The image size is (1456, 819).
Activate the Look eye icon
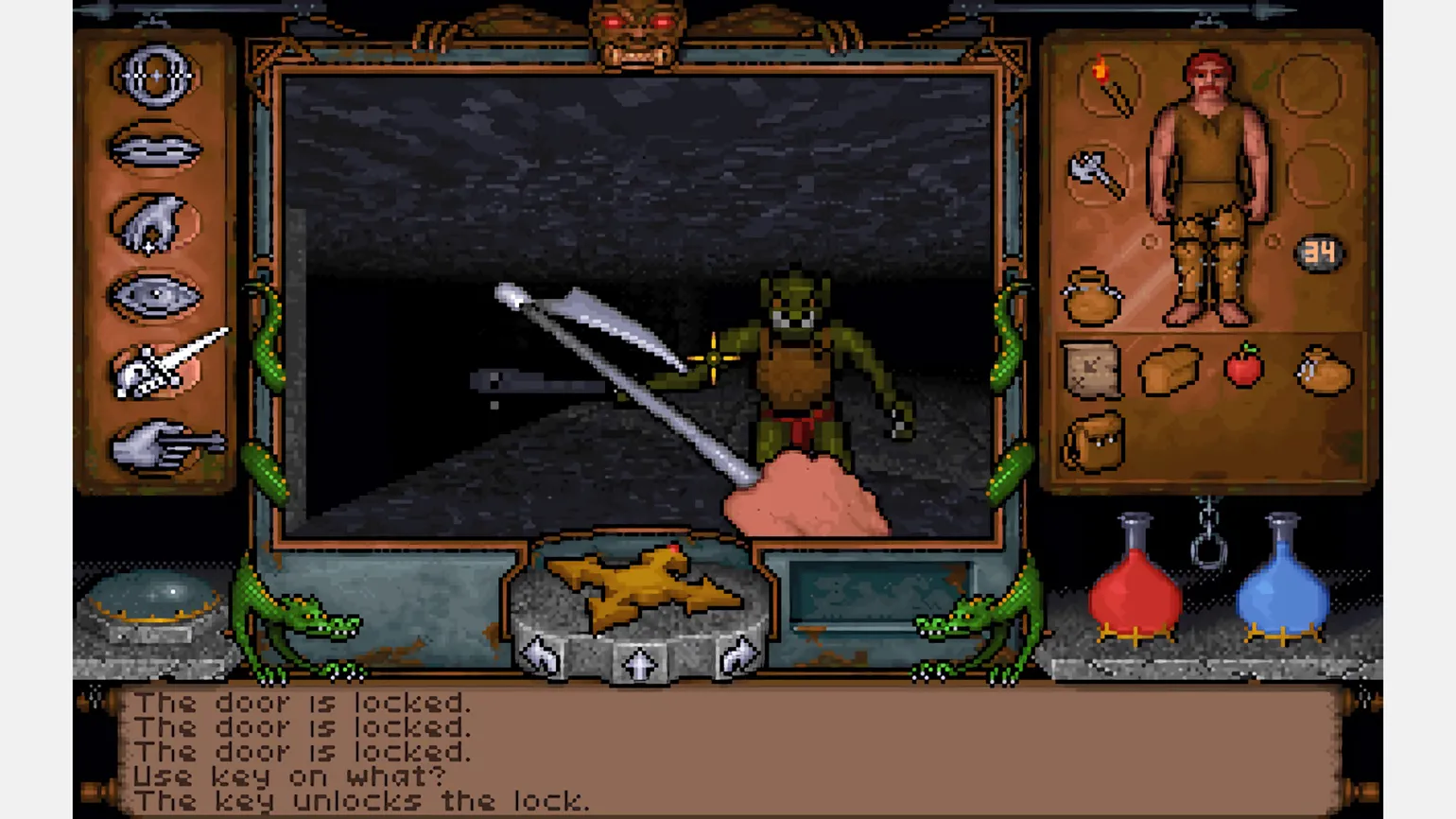tap(156, 297)
